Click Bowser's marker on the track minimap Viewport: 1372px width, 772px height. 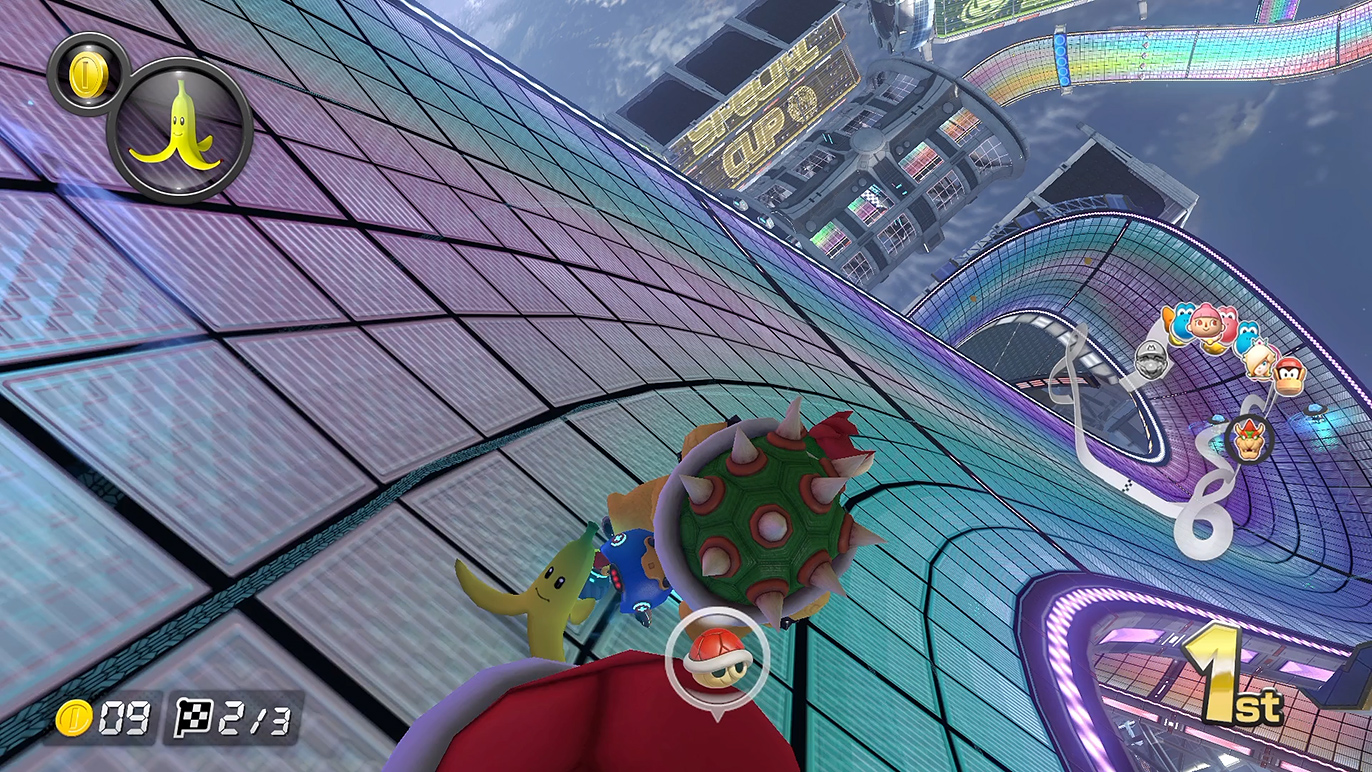tap(1249, 439)
